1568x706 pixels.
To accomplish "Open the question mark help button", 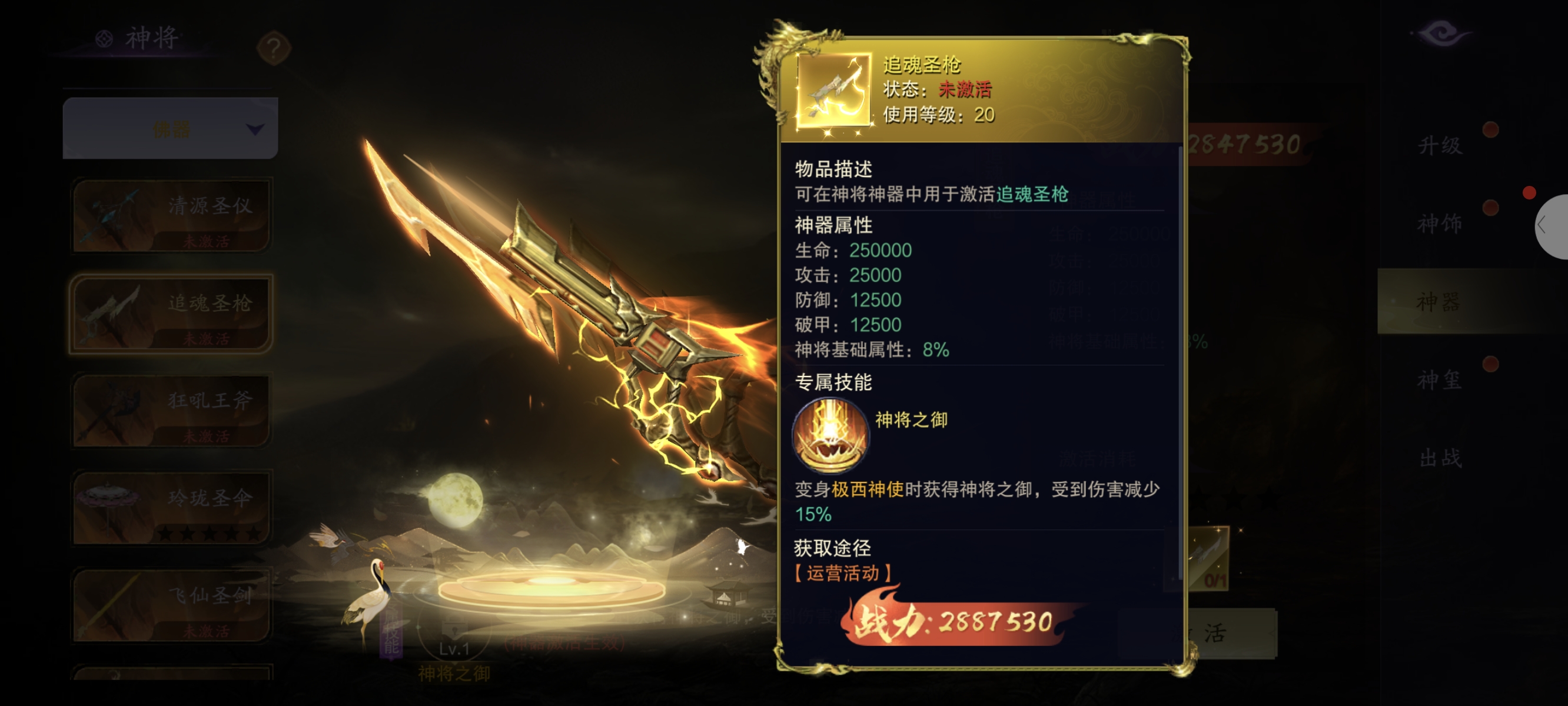I will pos(273,48).
